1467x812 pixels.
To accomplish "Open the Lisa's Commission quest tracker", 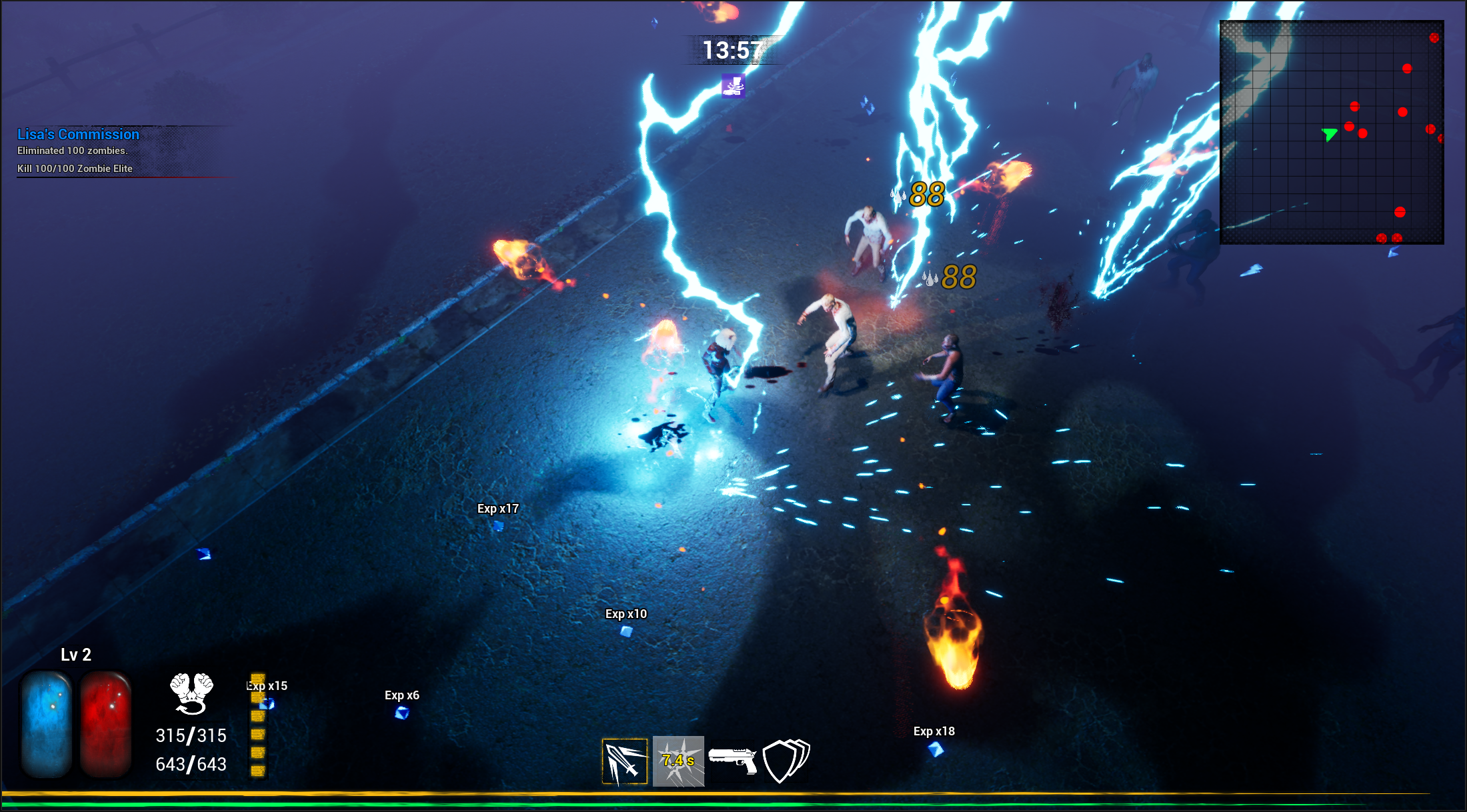I will coord(79,135).
